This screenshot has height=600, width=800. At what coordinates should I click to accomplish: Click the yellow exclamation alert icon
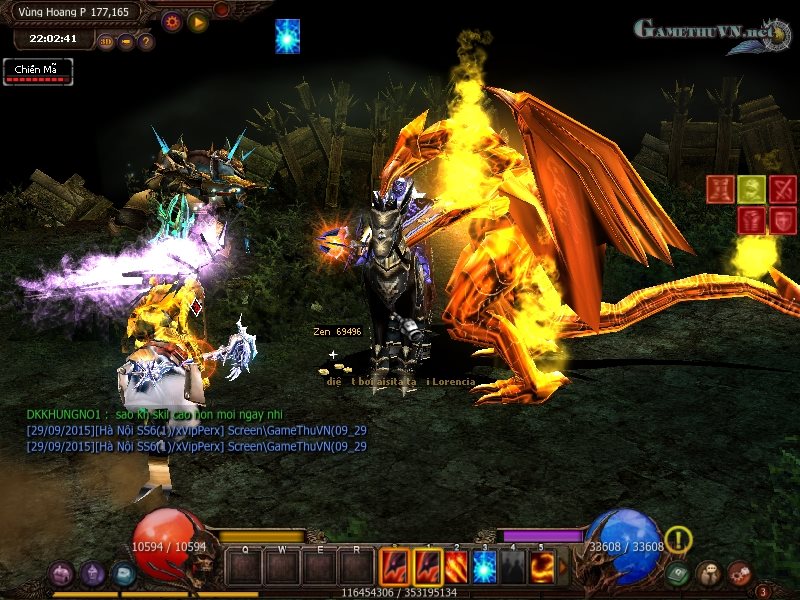[x=679, y=540]
